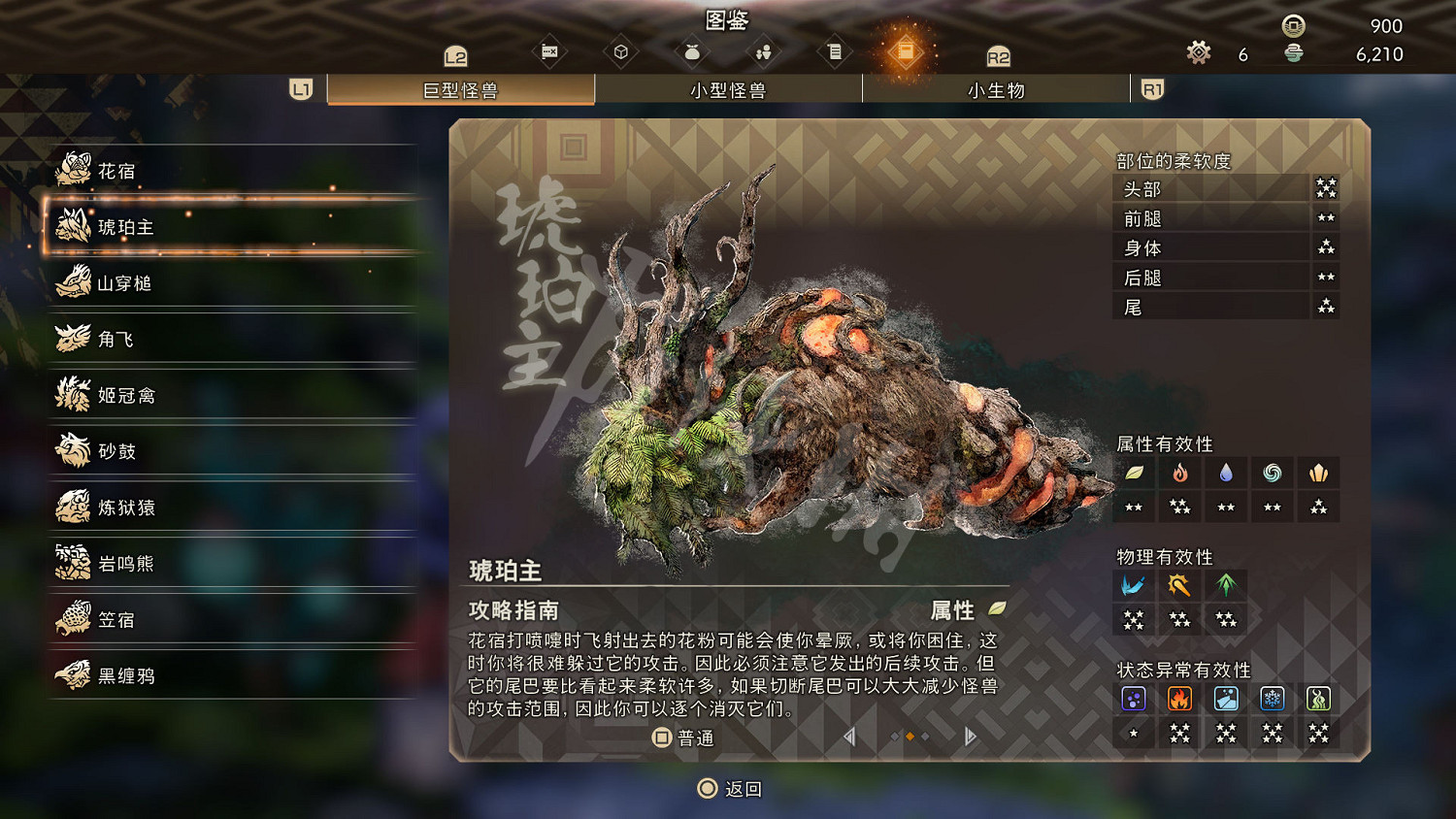Open the items bag icon in top bar
This screenshot has height=819, width=1456.
click(692, 53)
